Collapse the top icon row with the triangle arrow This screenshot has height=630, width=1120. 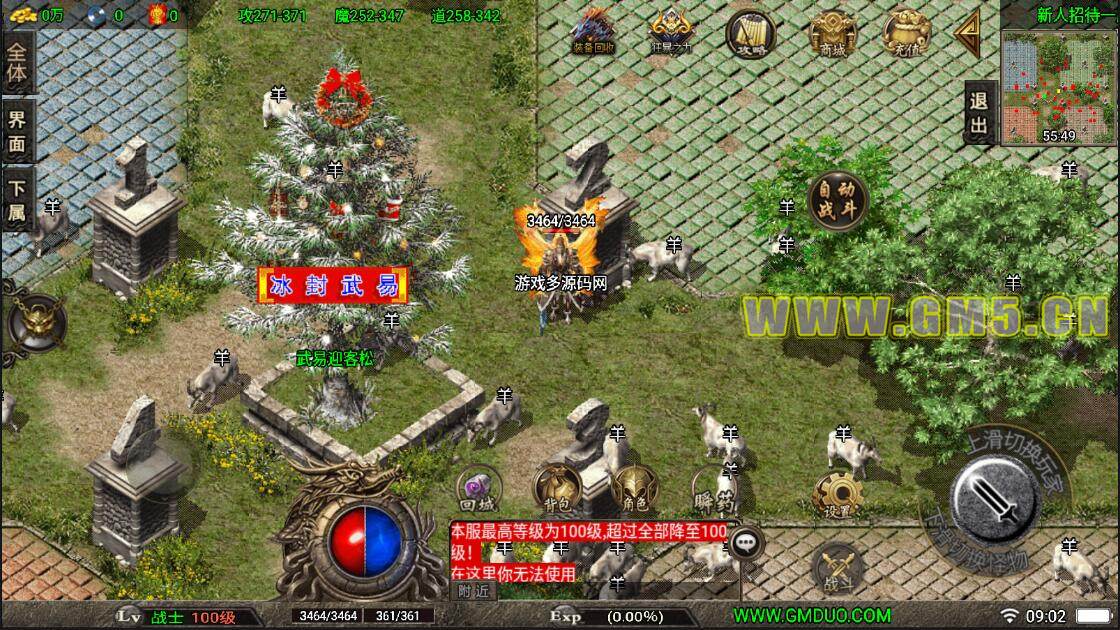pos(968,36)
